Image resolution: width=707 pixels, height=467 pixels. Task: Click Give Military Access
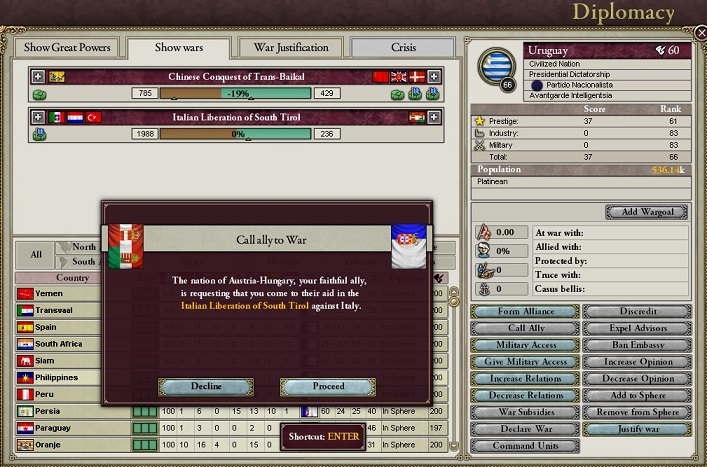[x=526, y=362]
